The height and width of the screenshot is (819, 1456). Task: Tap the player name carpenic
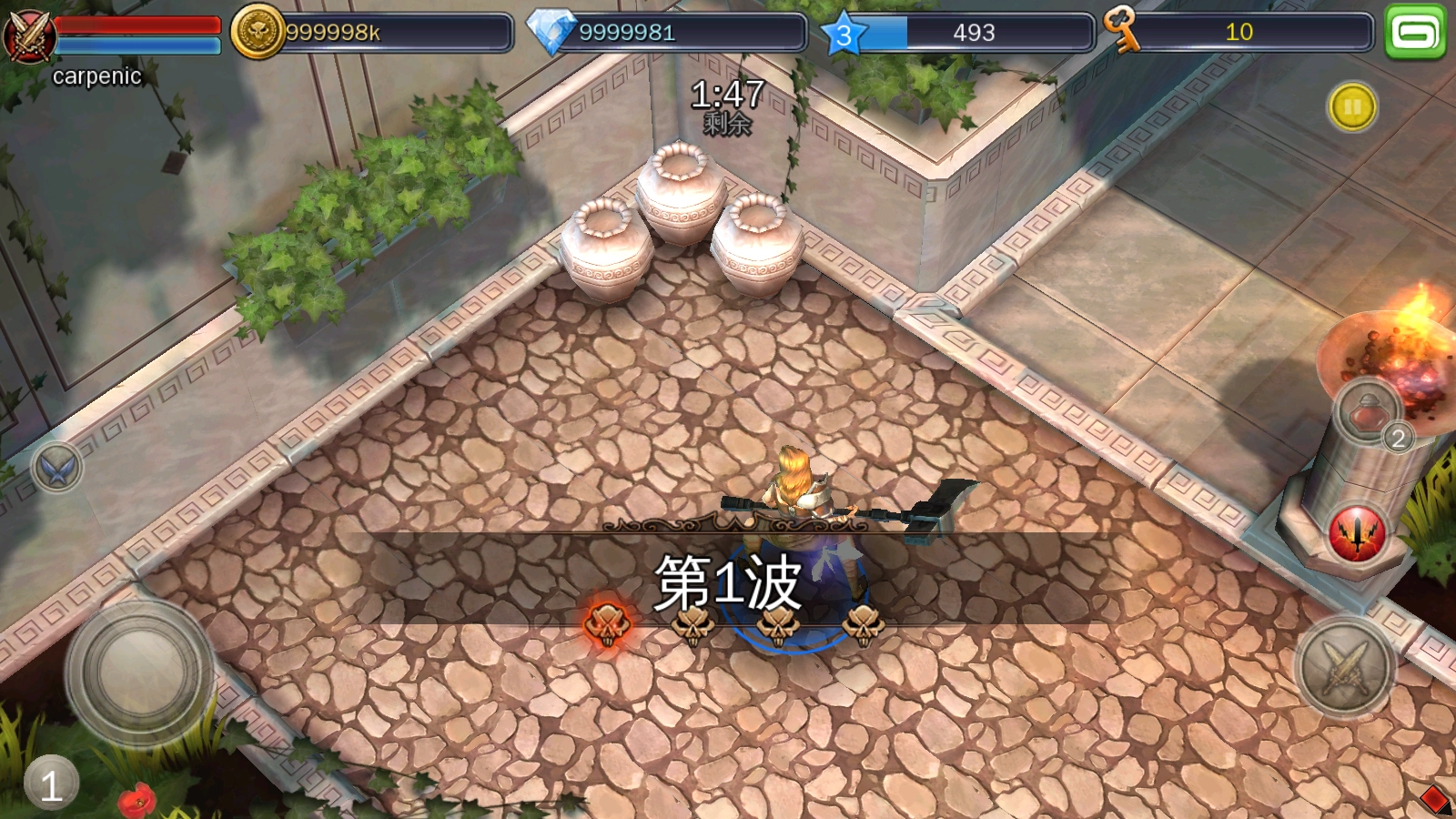coord(96,75)
